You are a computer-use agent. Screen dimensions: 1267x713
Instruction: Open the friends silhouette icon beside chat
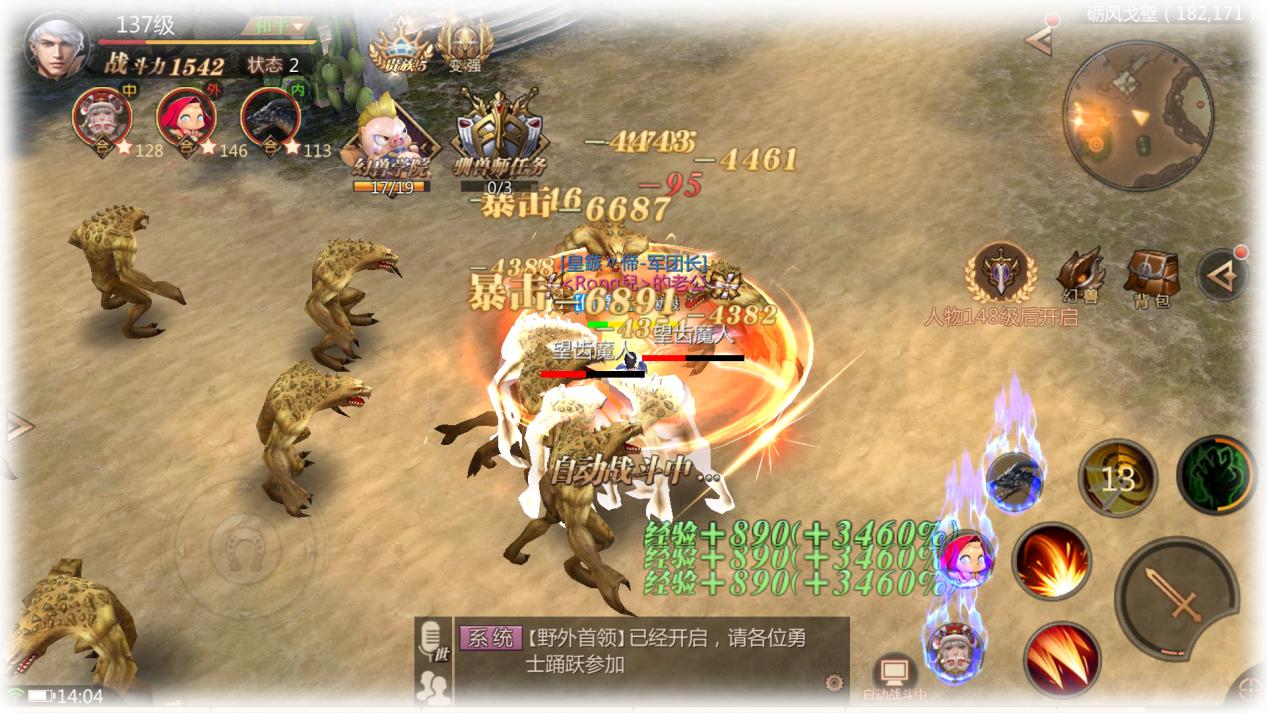point(433,686)
